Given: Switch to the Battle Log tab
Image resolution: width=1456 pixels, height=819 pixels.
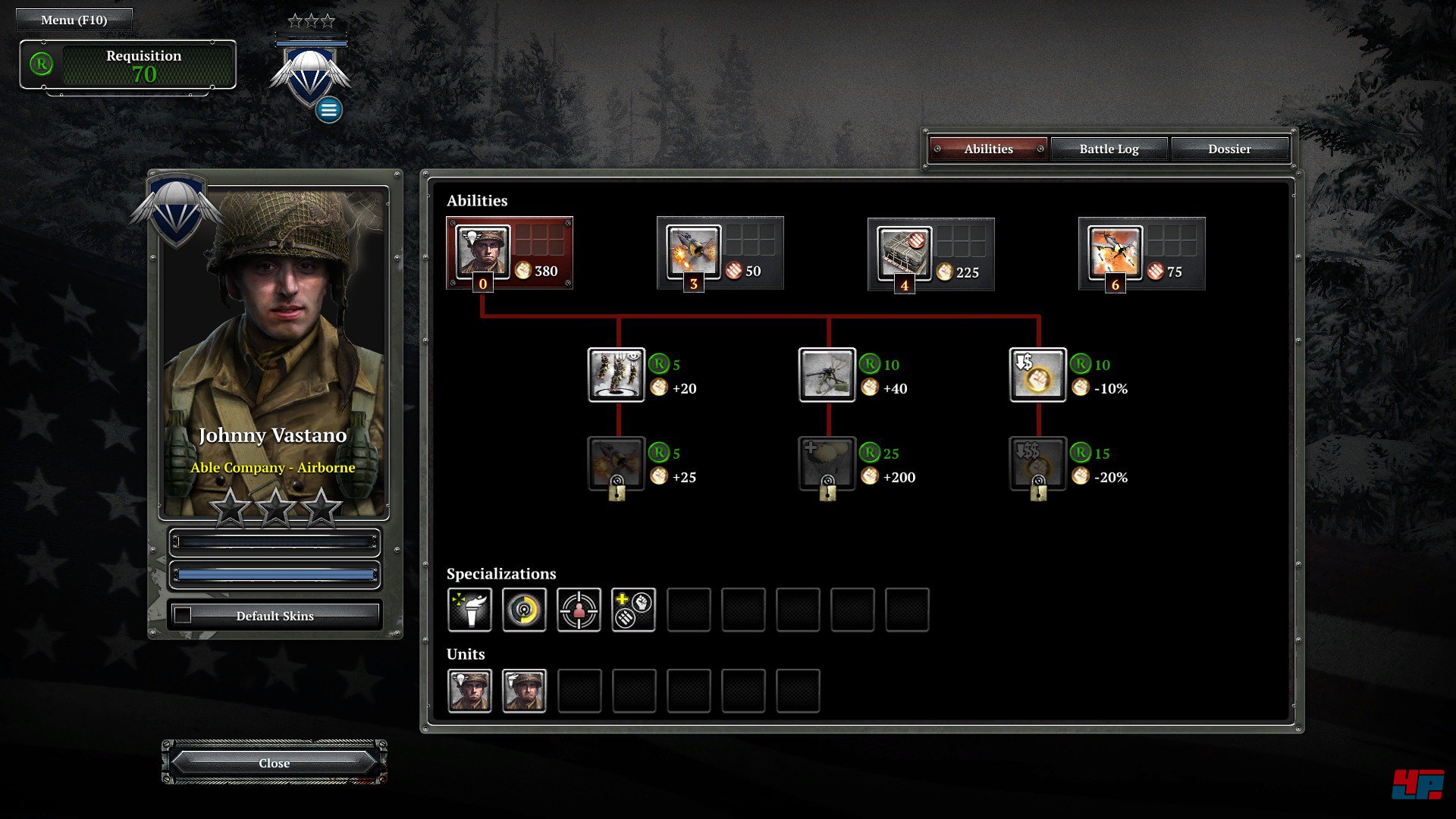Looking at the screenshot, I should click(x=1109, y=149).
